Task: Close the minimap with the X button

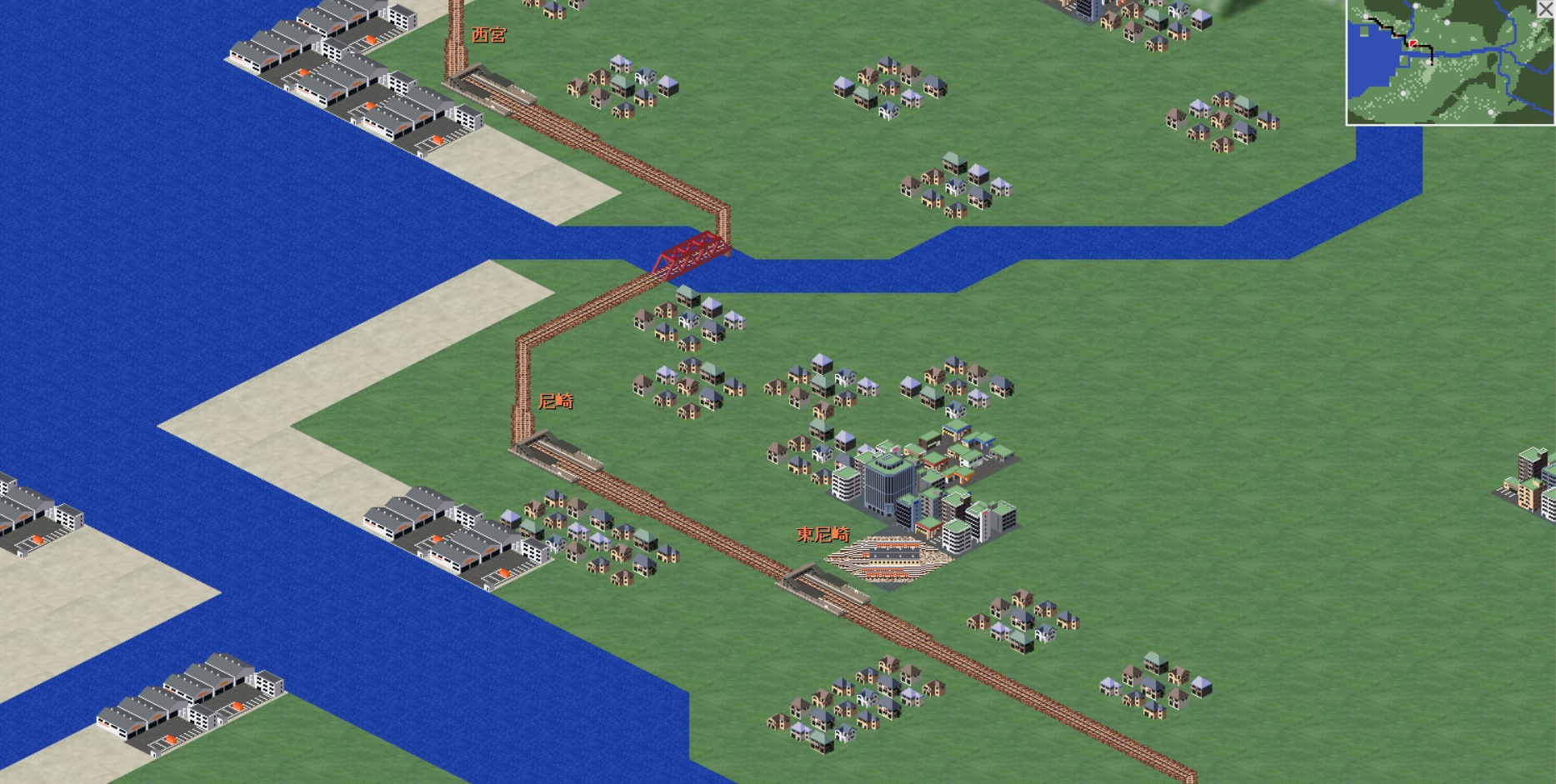Action: [x=1545, y=9]
